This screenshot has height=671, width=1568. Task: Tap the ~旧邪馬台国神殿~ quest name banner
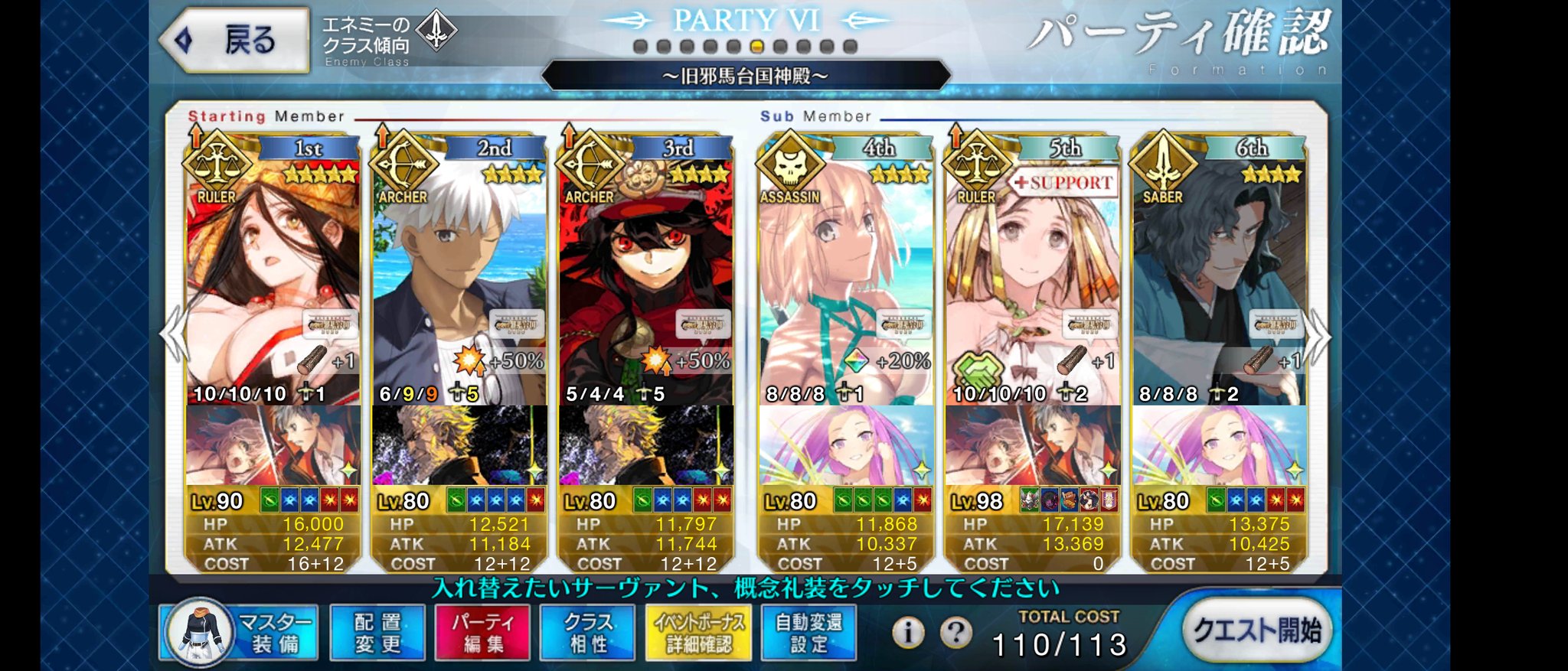tap(745, 75)
